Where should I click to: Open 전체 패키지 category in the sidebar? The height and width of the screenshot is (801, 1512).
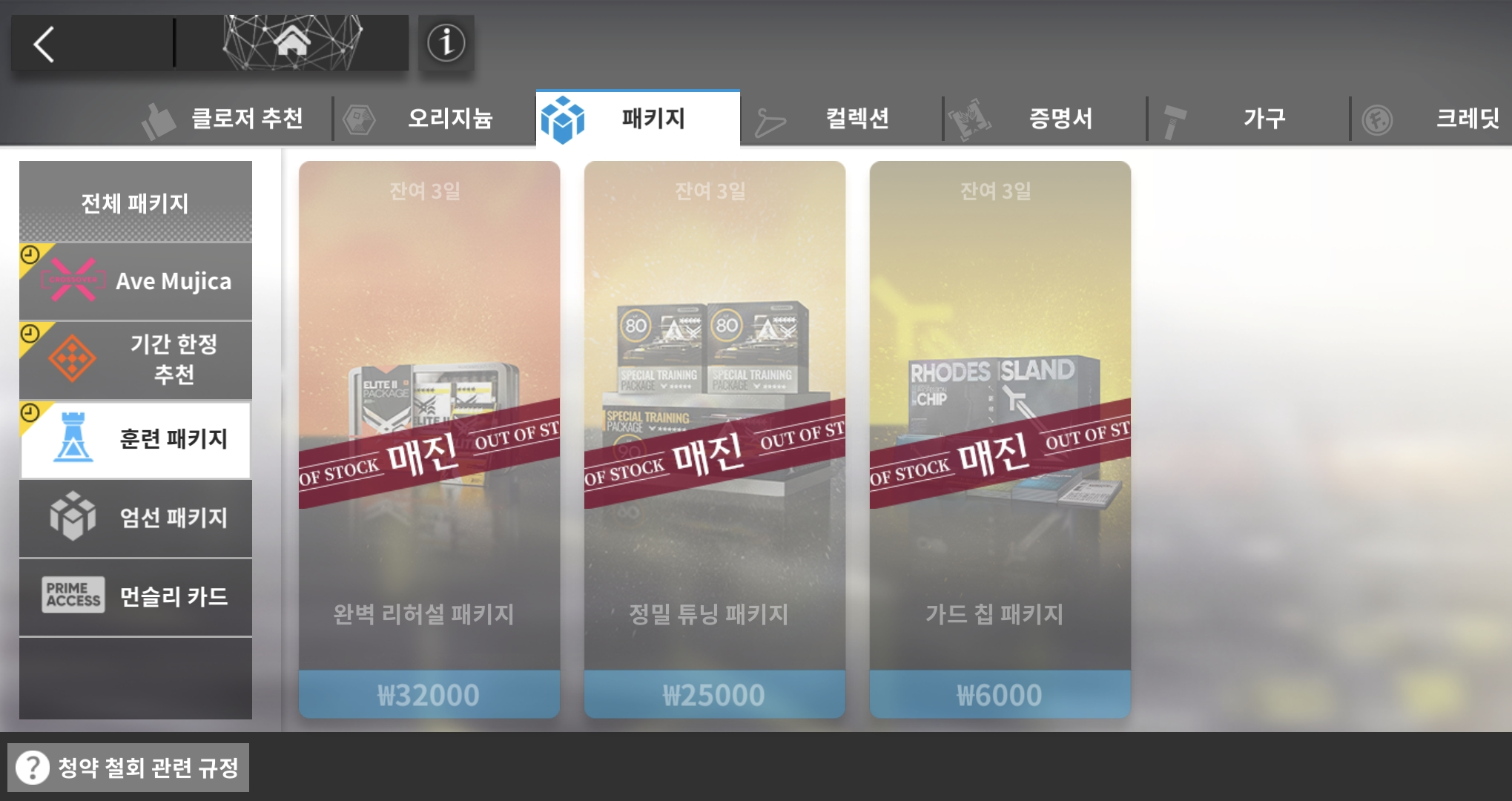pos(135,202)
